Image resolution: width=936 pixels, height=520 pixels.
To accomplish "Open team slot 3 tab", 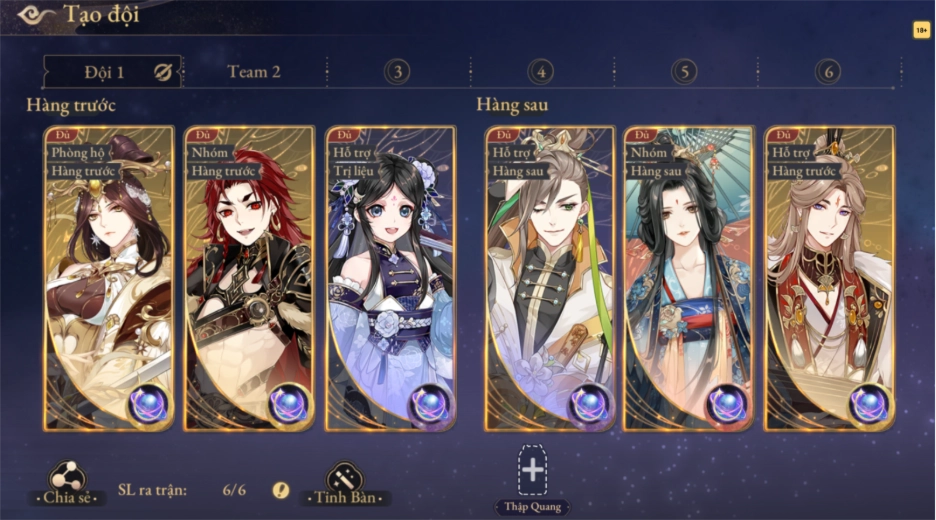I will point(398,72).
